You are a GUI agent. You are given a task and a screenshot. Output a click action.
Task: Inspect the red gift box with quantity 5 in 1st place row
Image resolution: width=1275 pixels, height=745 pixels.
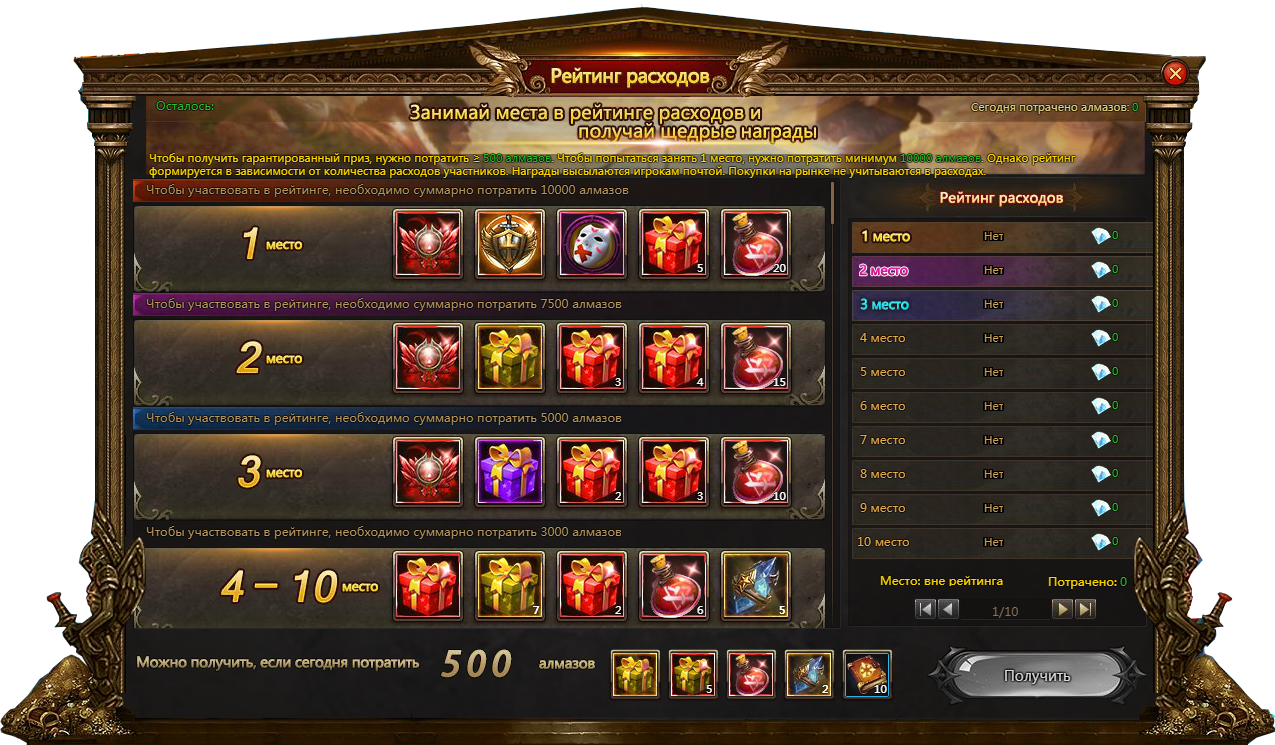(x=674, y=243)
